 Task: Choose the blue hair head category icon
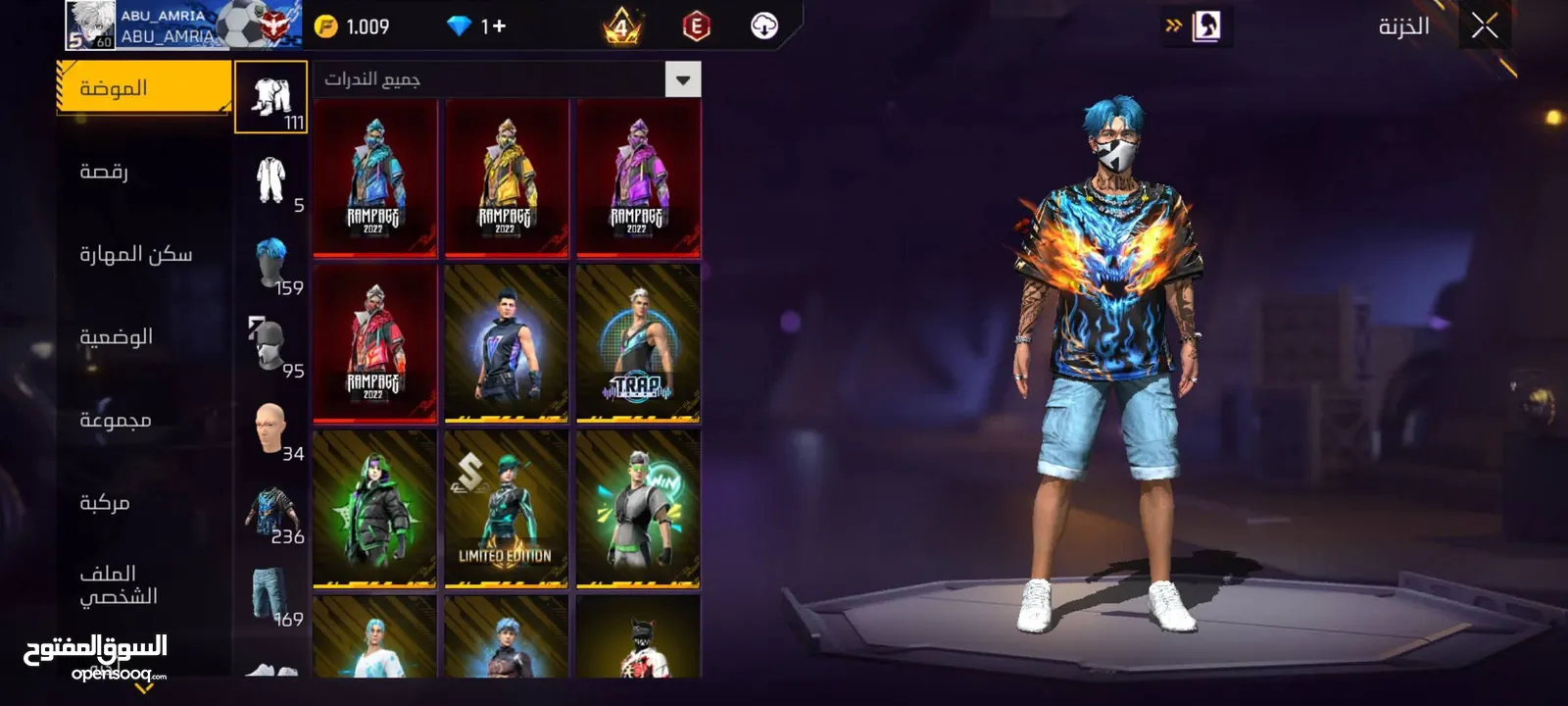pyautogui.click(x=271, y=264)
